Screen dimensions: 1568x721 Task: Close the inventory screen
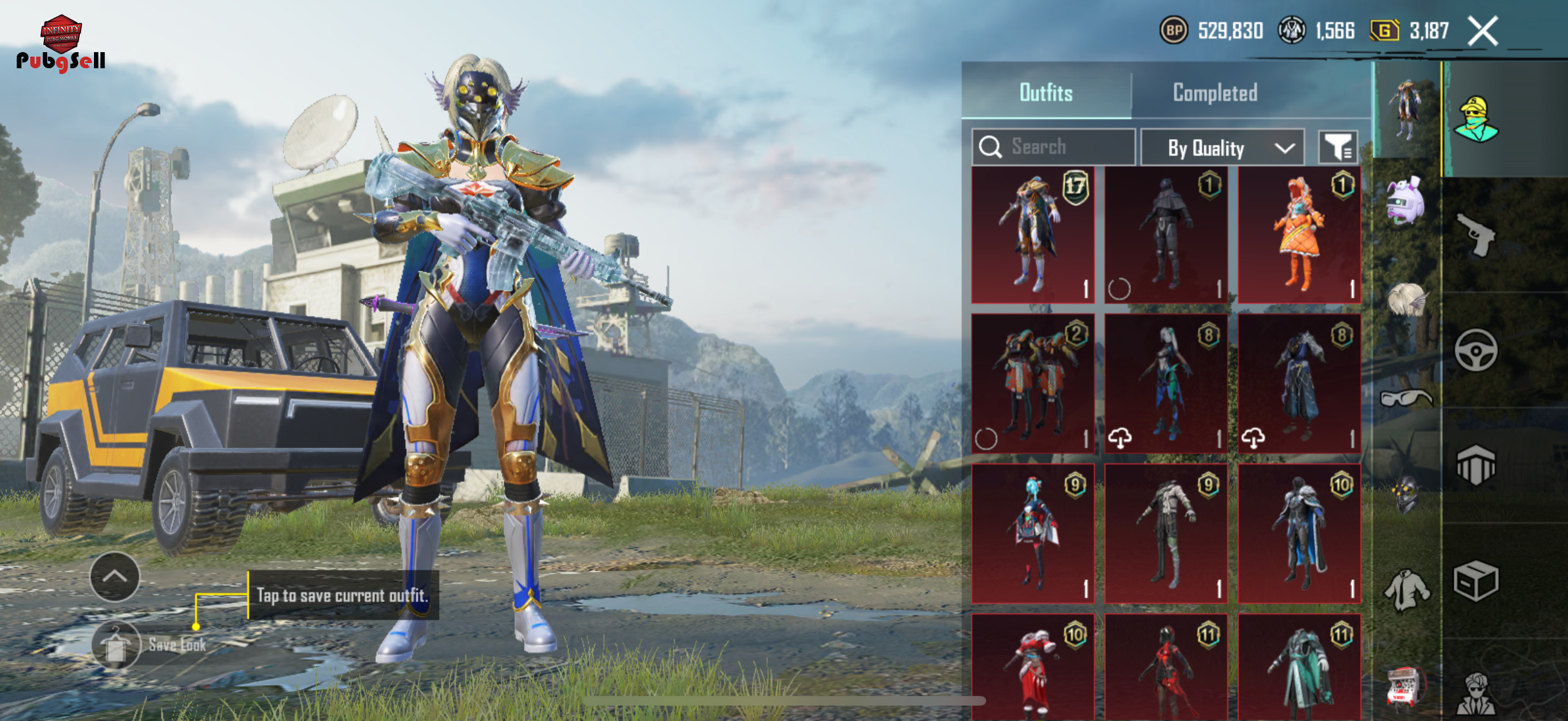(1482, 31)
